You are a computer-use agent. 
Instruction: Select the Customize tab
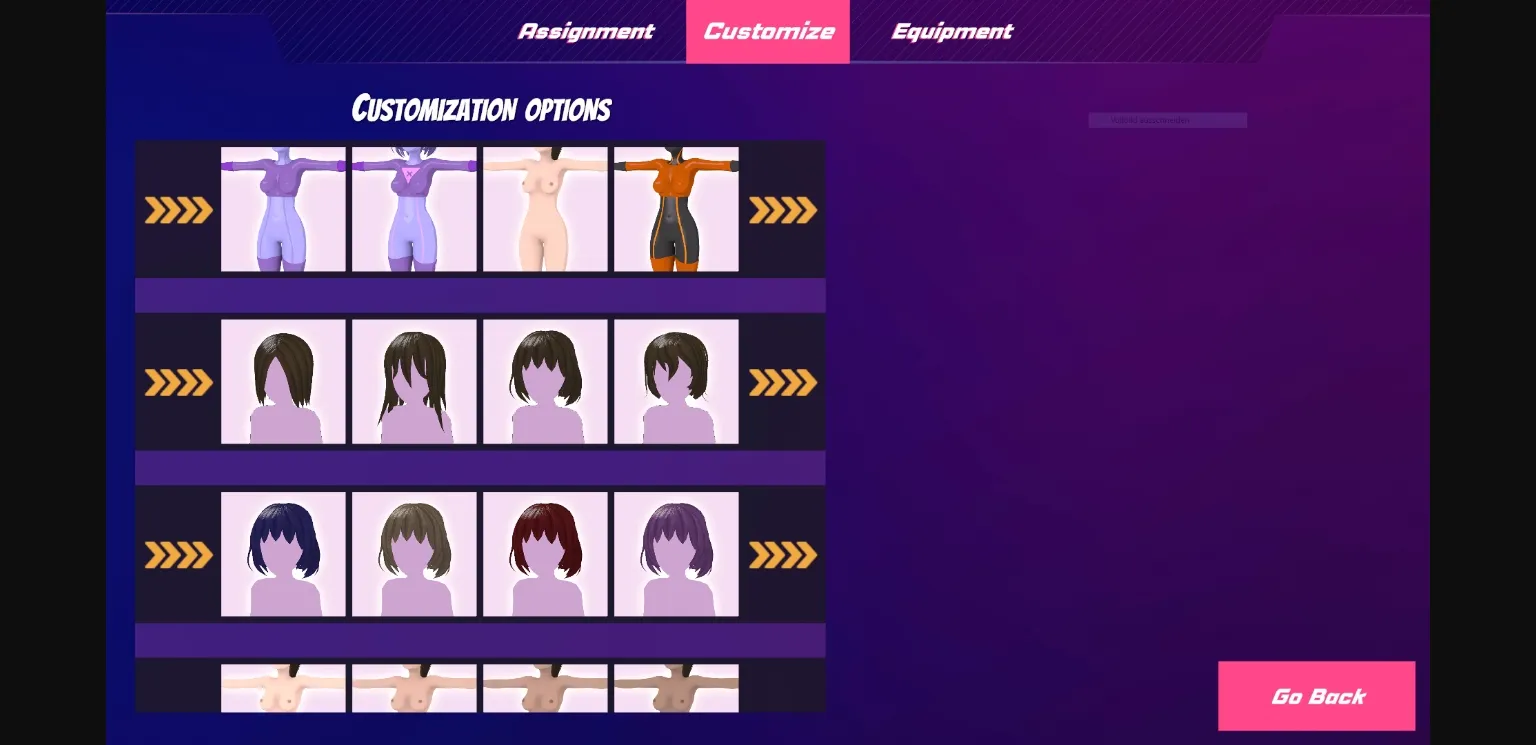tap(768, 31)
